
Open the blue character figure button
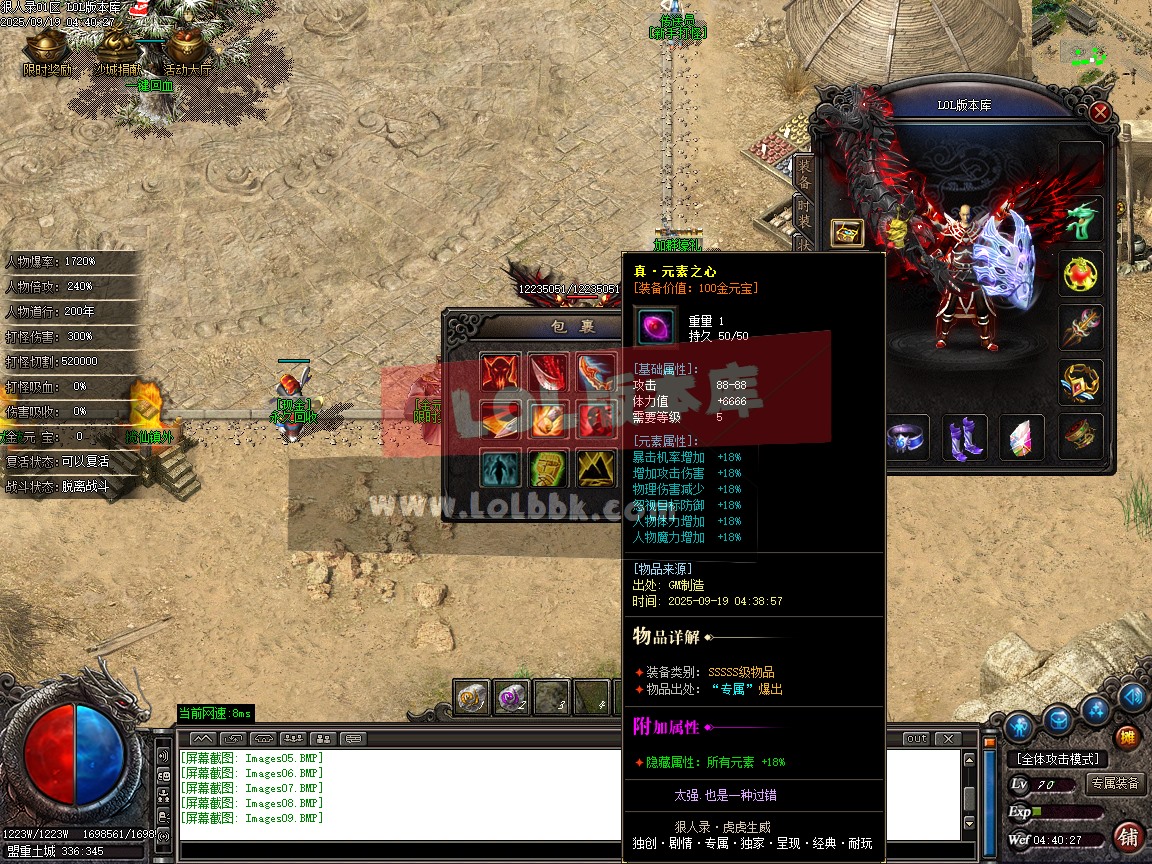(1019, 726)
